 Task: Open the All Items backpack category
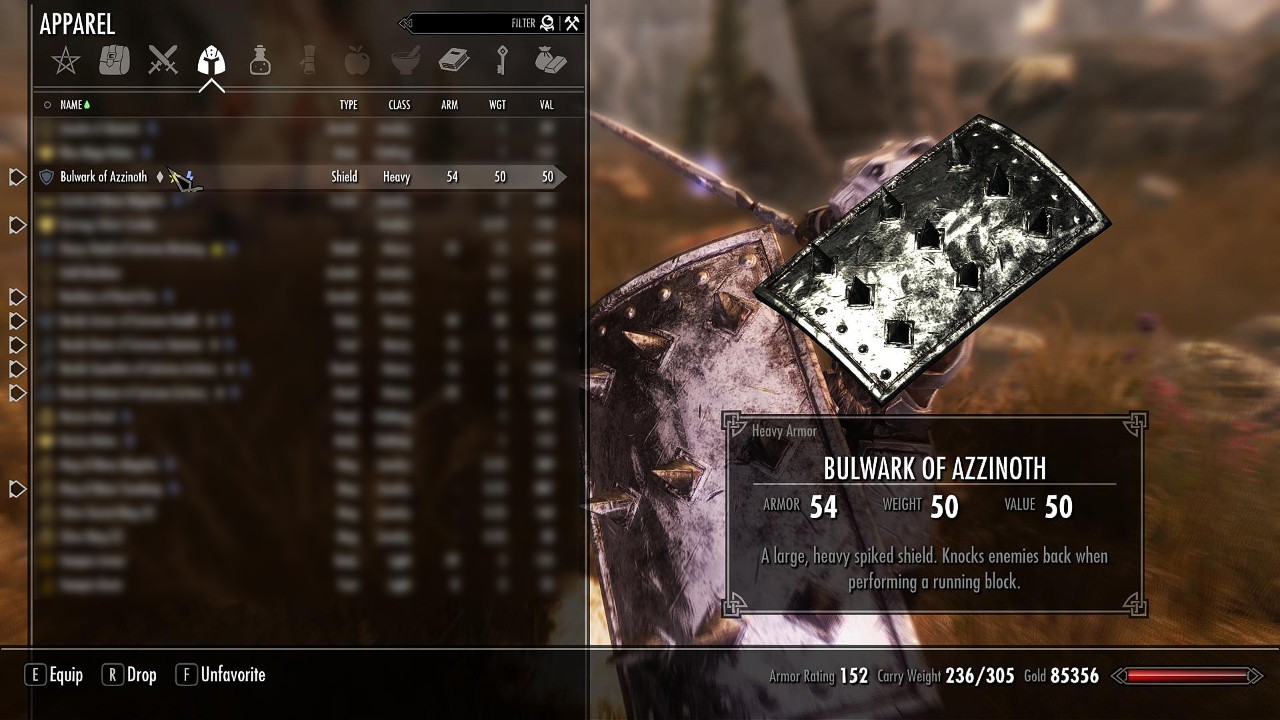coord(114,61)
